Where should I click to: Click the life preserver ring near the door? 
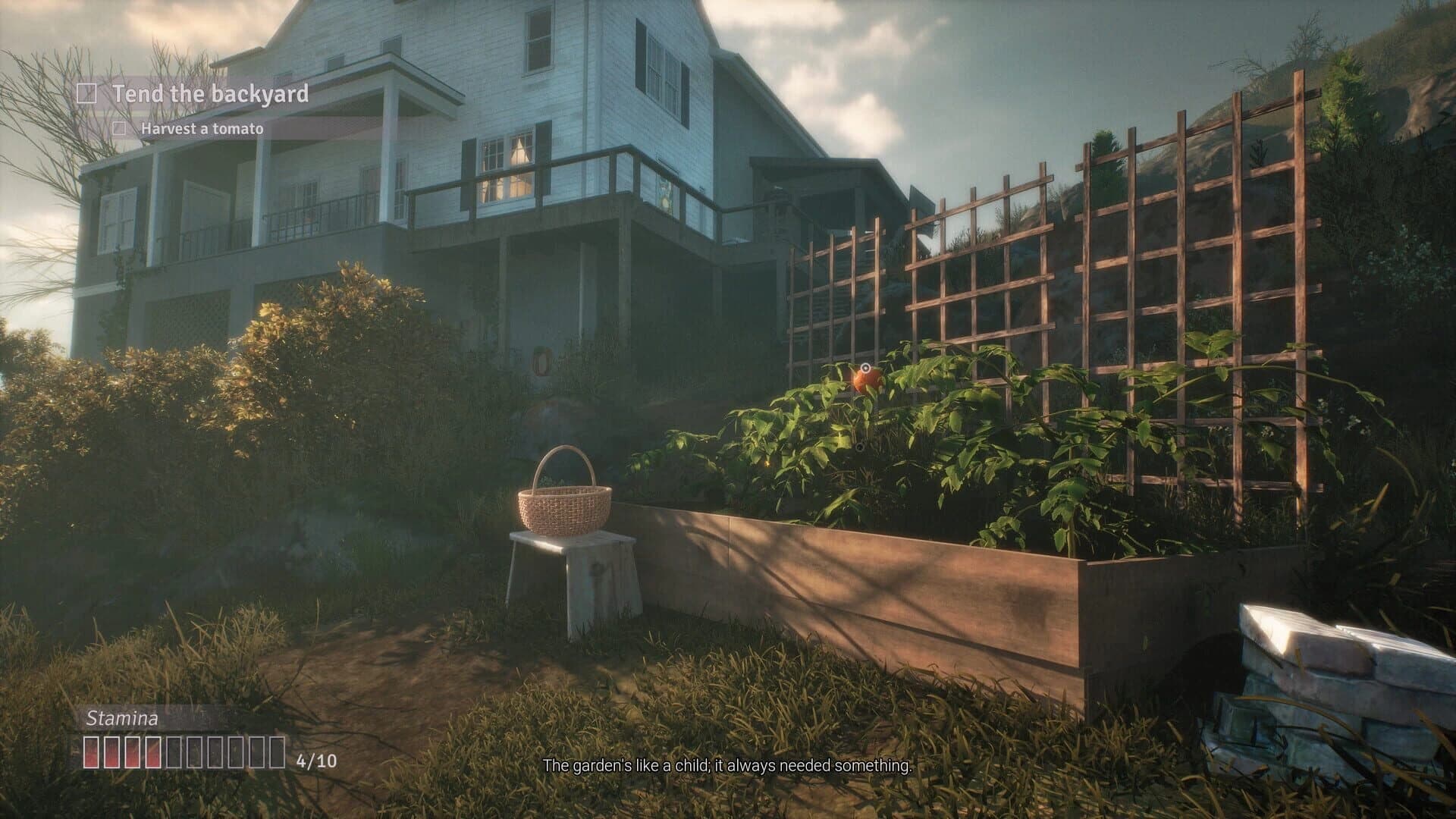(x=541, y=362)
